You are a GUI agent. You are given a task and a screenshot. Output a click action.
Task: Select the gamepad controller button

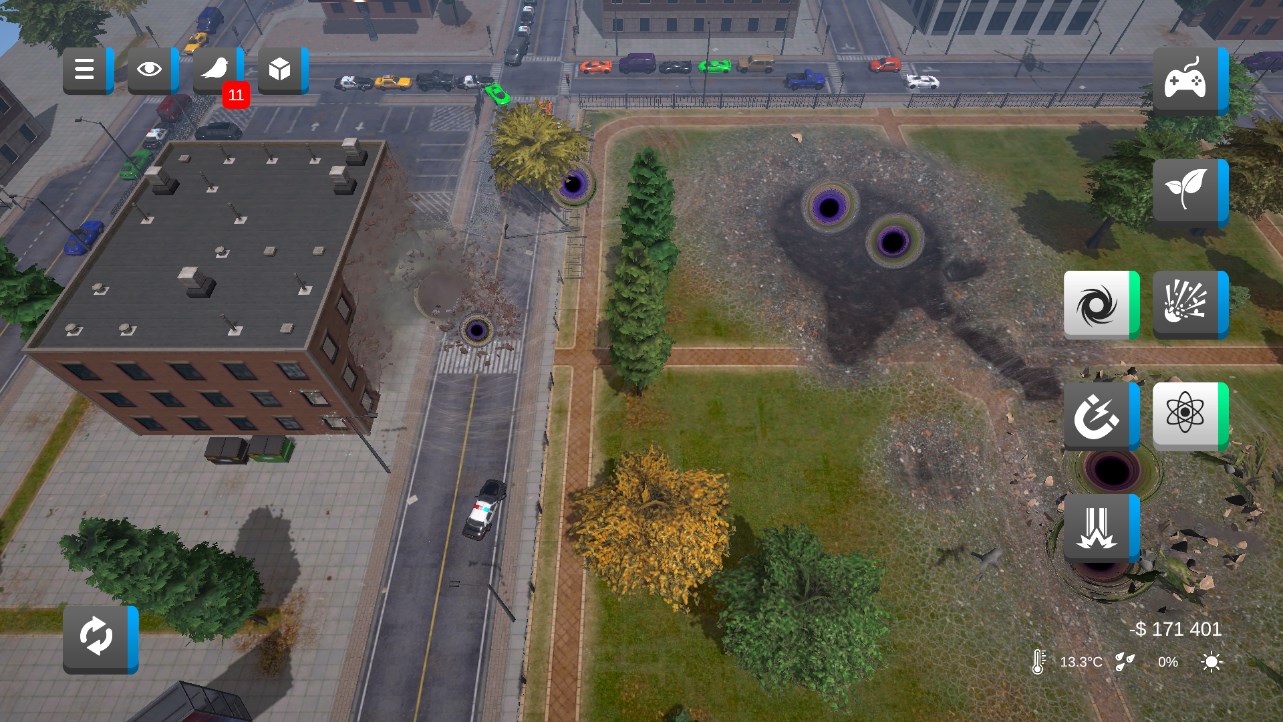tap(1187, 80)
